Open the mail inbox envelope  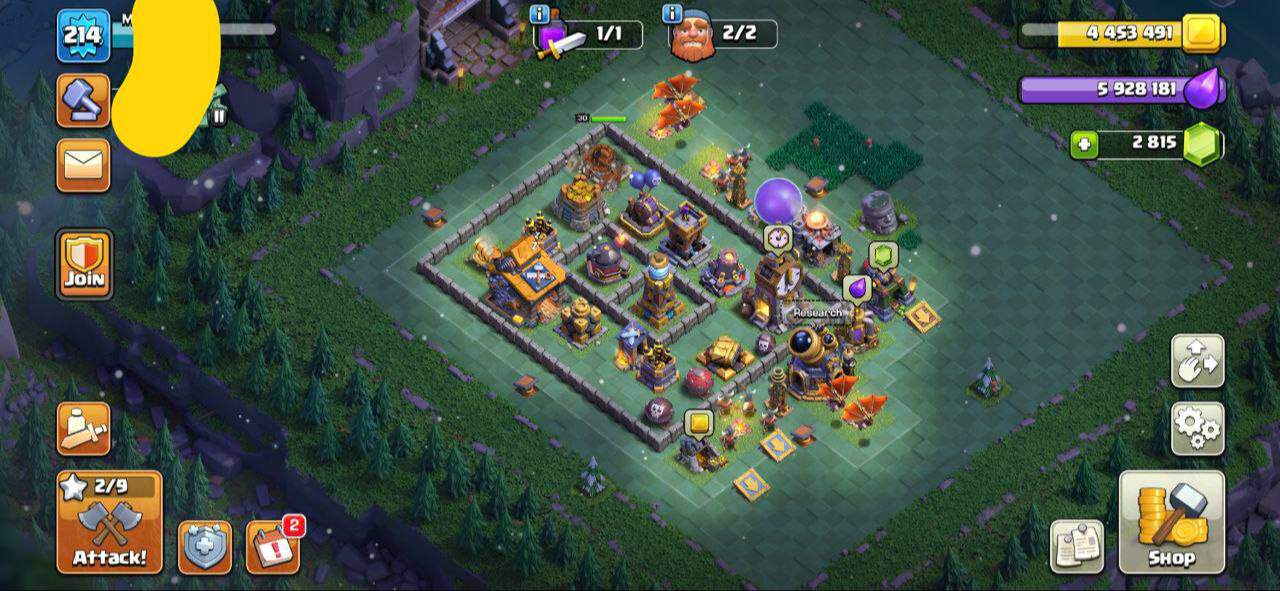[83, 165]
